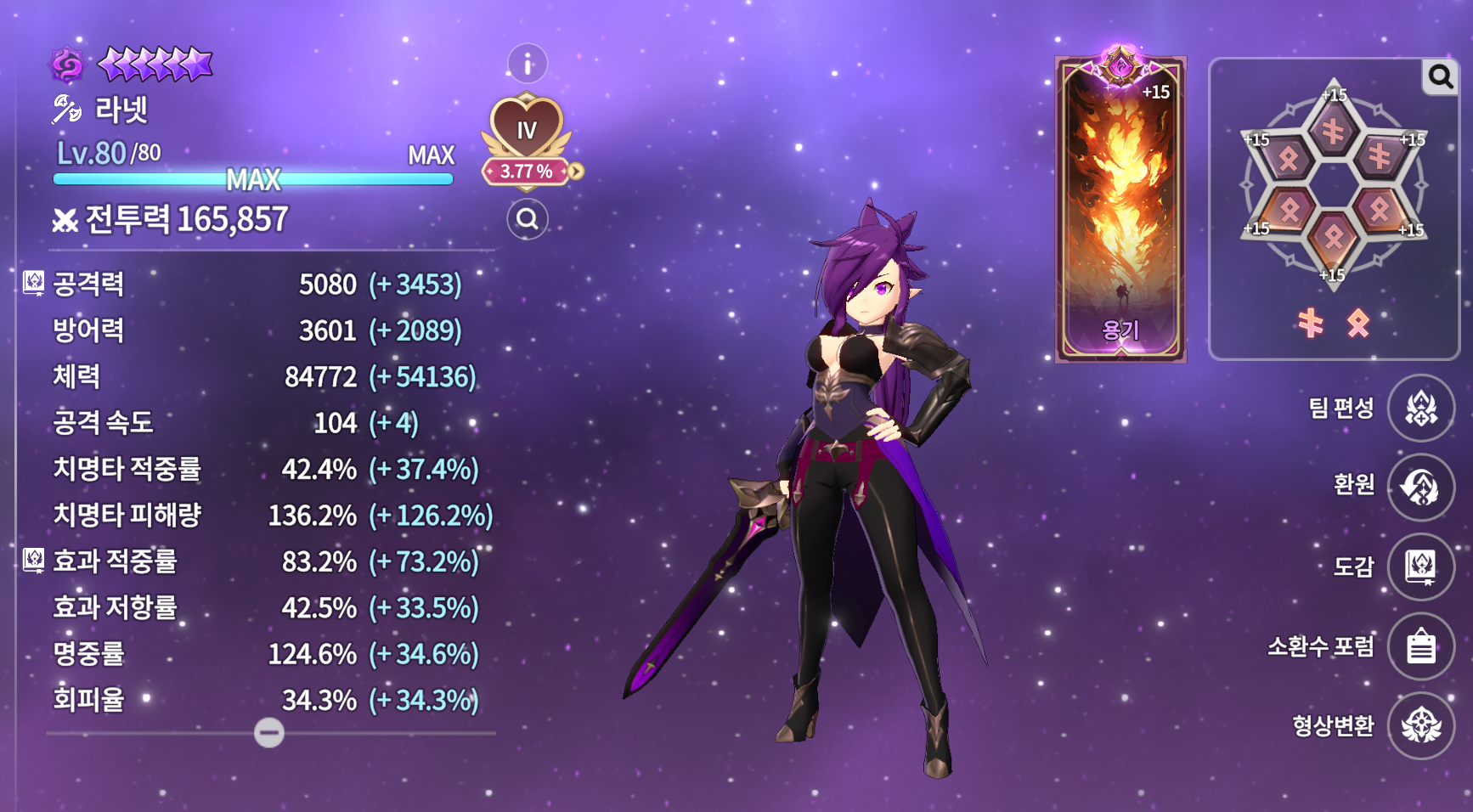Open 형상변환 form change
The width and height of the screenshot is (1473, 812).
click(x=1420, y=725)
